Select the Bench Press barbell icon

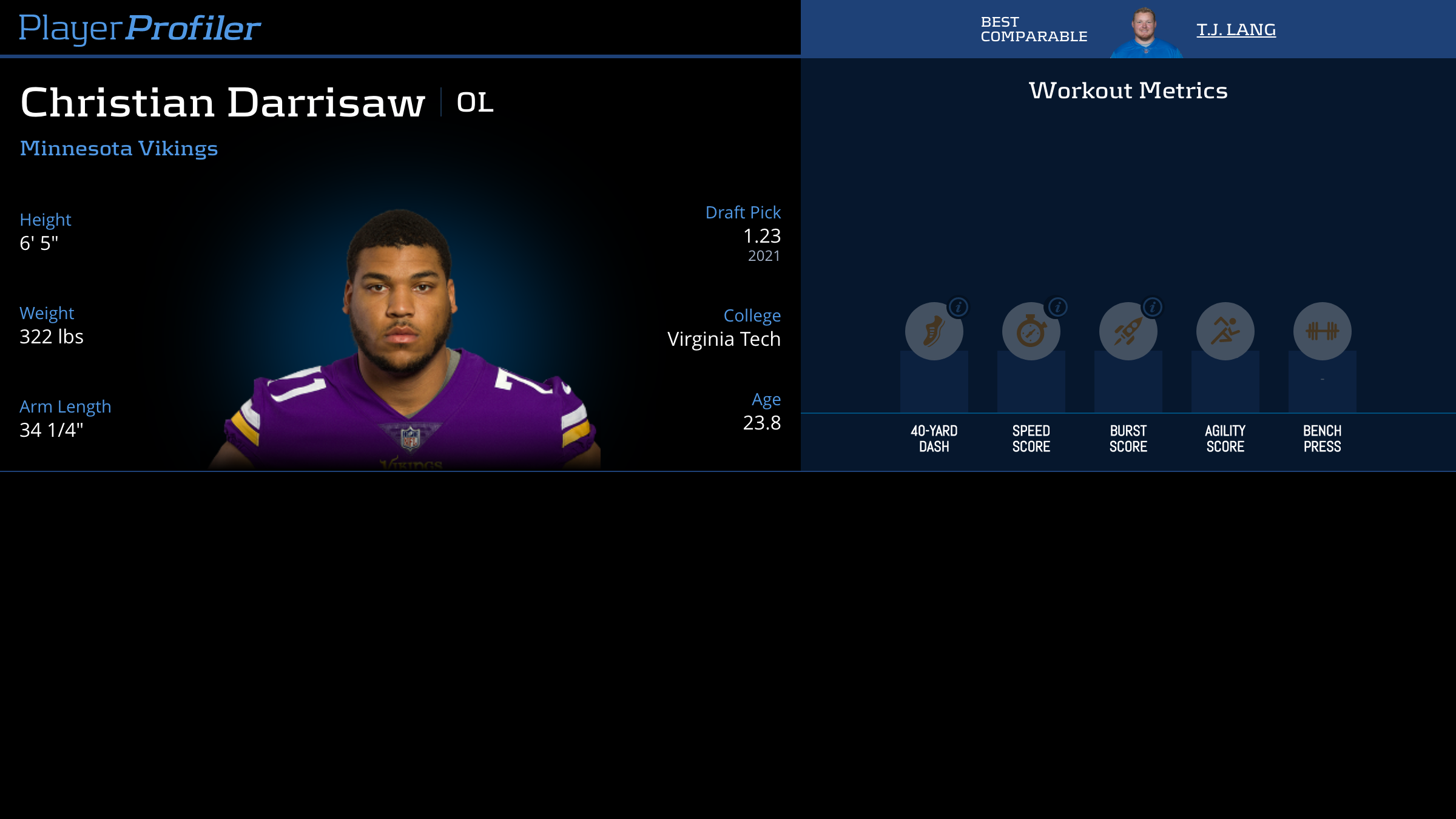(1322, 331)
